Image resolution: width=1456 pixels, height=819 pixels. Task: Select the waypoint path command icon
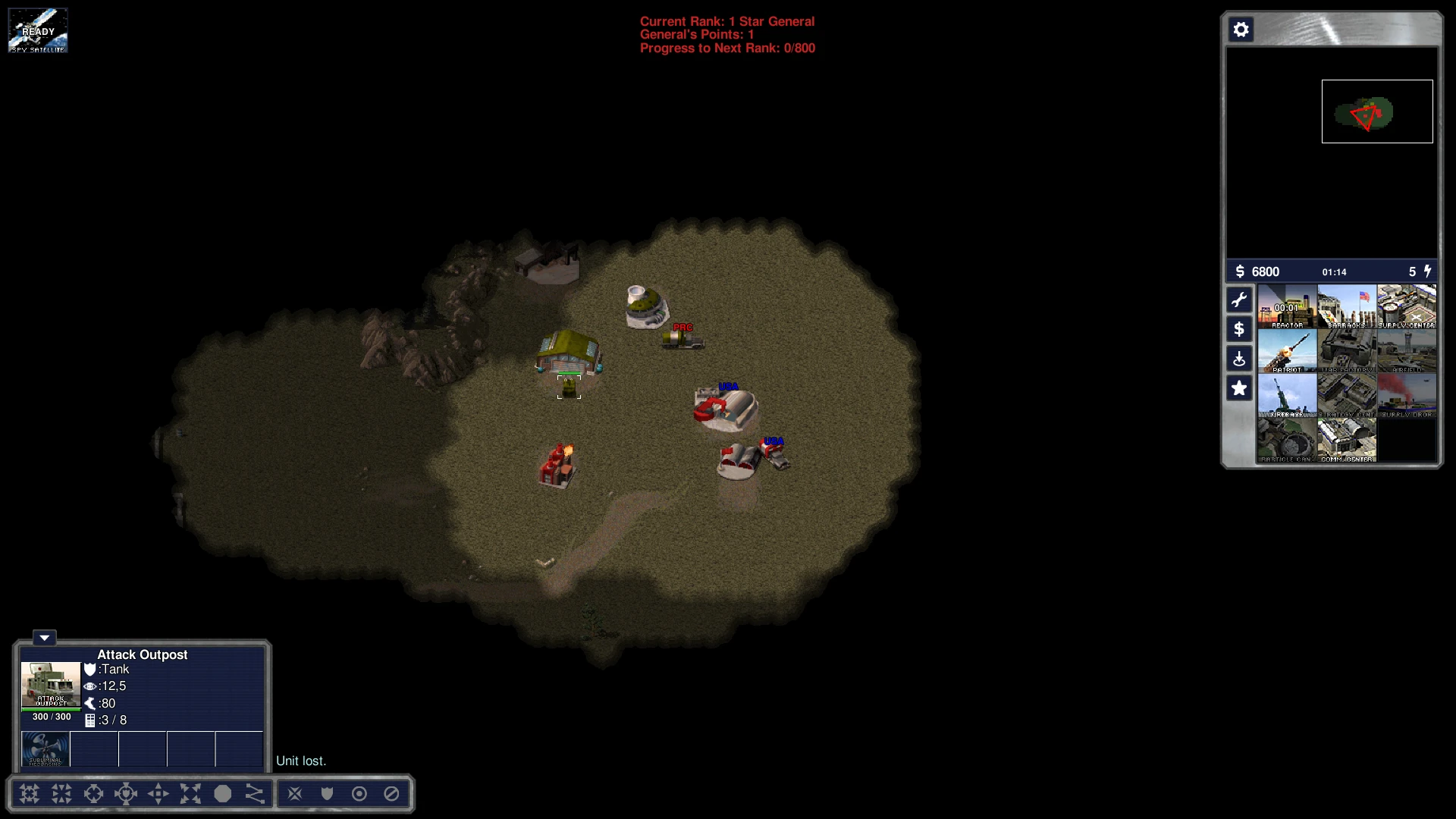[x=255, y=794]
